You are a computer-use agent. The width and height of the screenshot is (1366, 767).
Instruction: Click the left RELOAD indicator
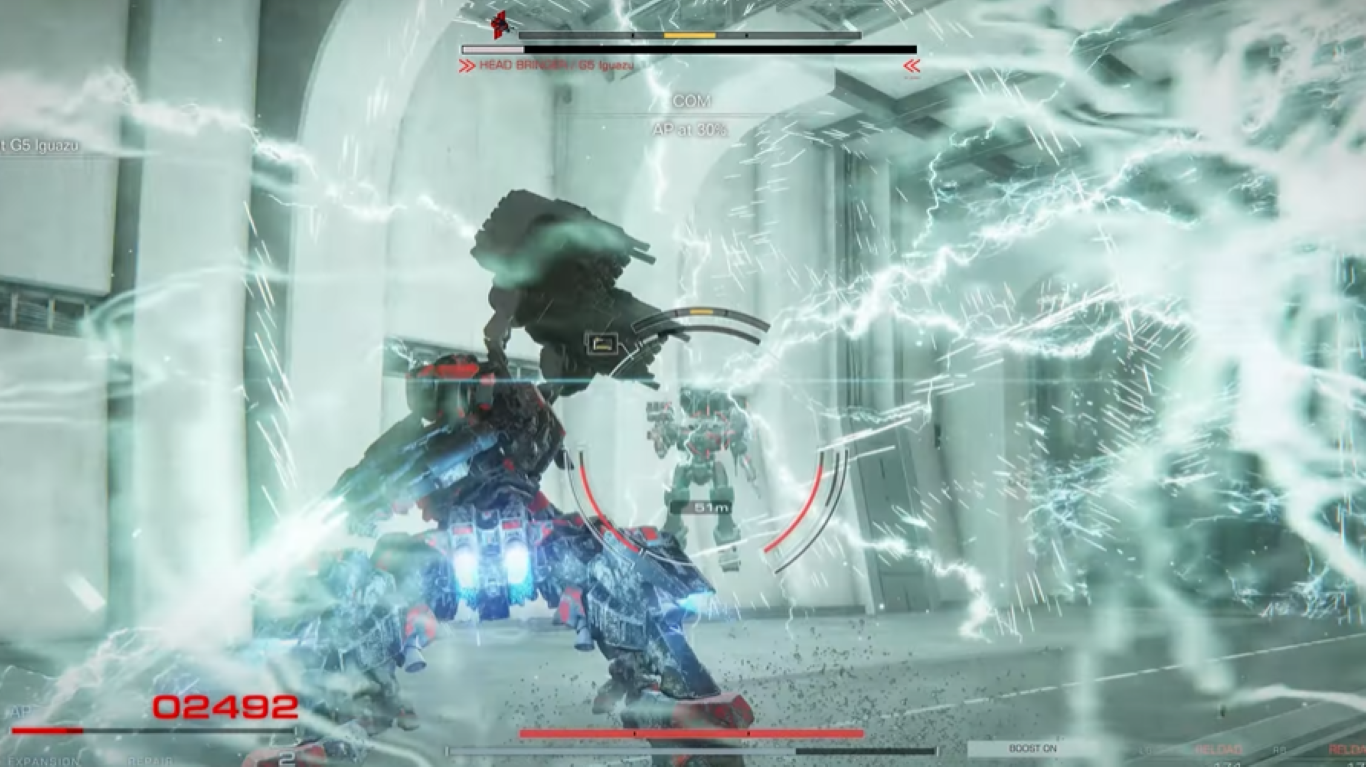click(1218, 748)
